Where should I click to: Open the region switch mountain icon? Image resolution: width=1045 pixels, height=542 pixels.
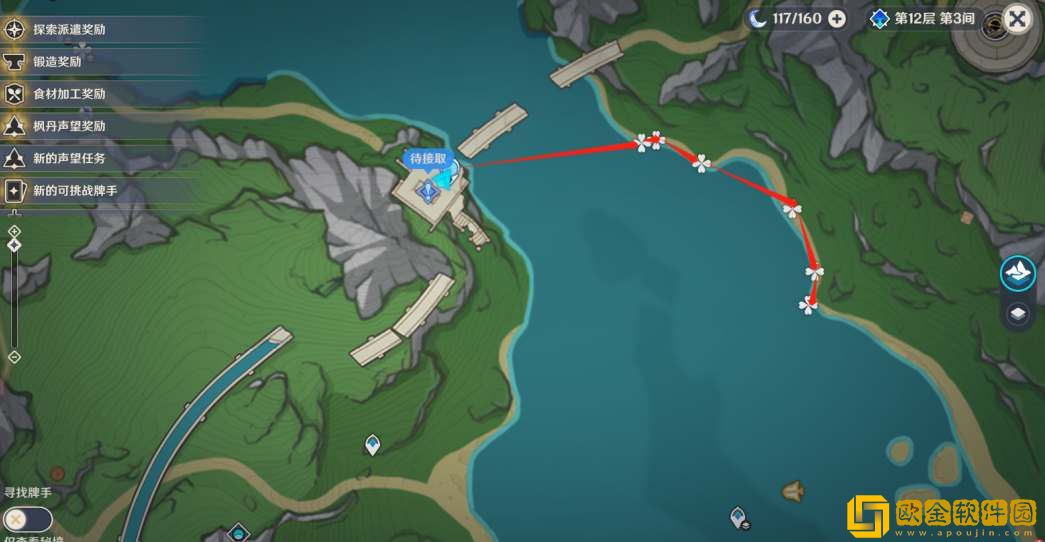pos(1018,273)
